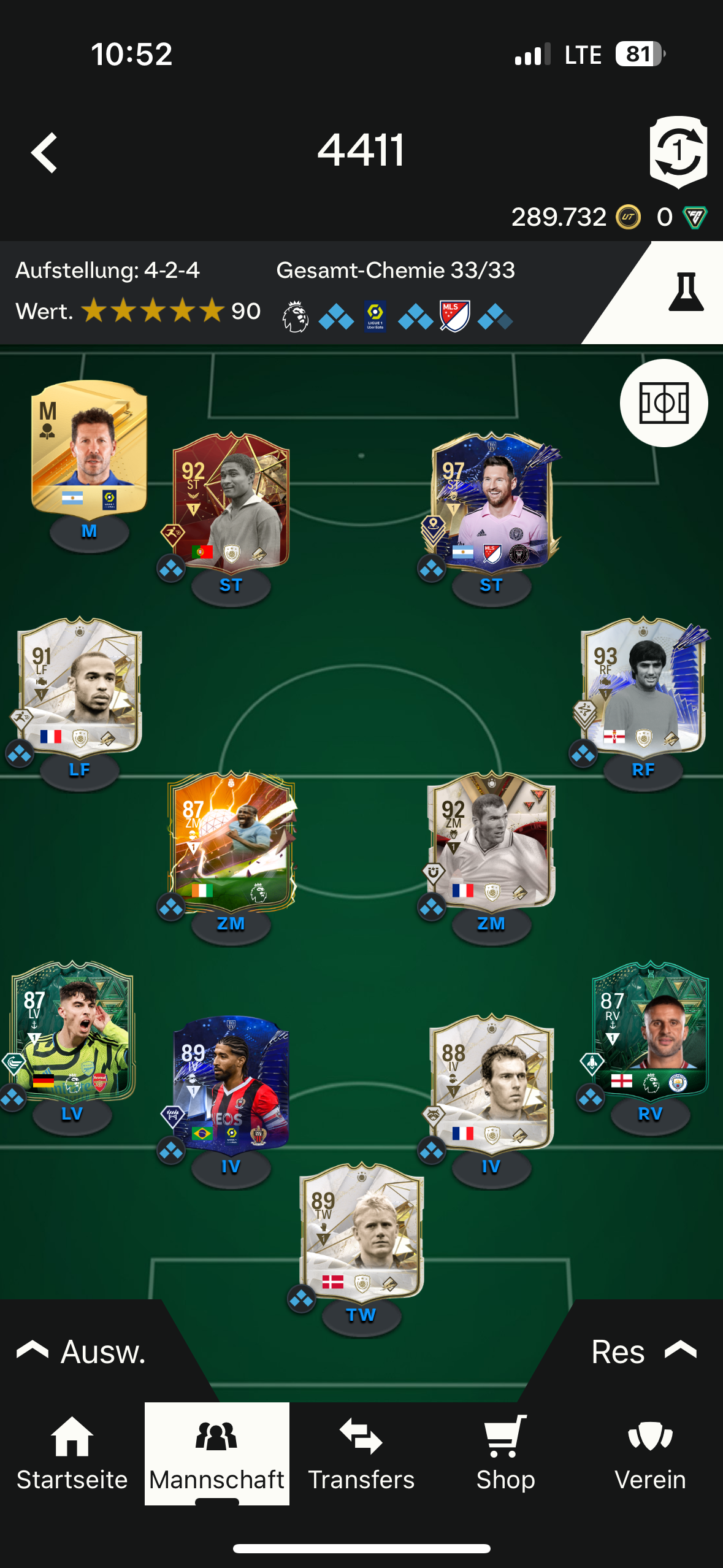723x1568 pixels.
Task: Select the 87 LV defender card
Action: tap(72, 1031)
